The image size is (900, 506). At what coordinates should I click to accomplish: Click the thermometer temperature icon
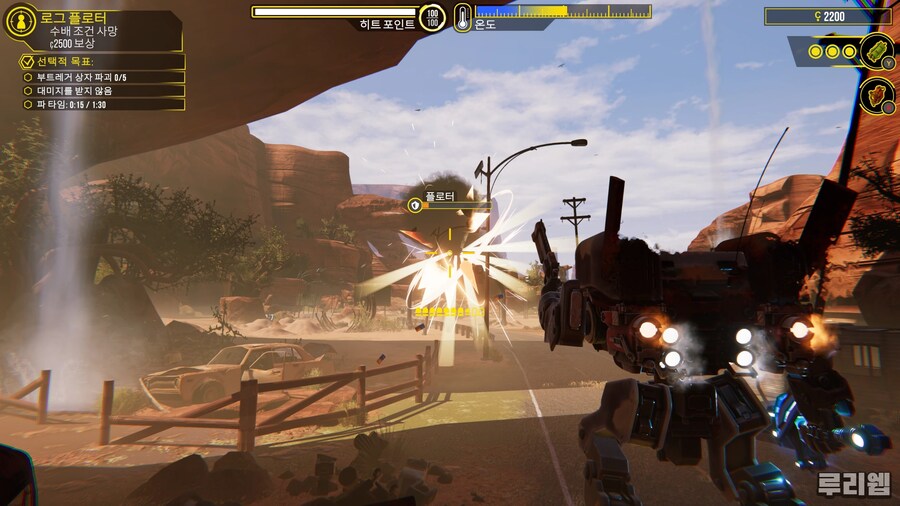[462, 17]
